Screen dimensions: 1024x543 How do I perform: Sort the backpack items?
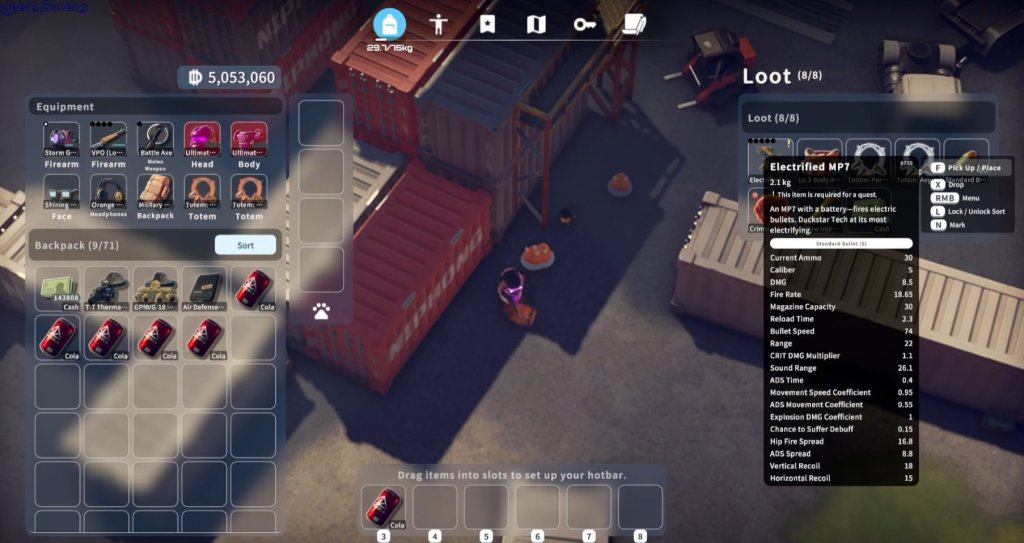pos(245,245)
